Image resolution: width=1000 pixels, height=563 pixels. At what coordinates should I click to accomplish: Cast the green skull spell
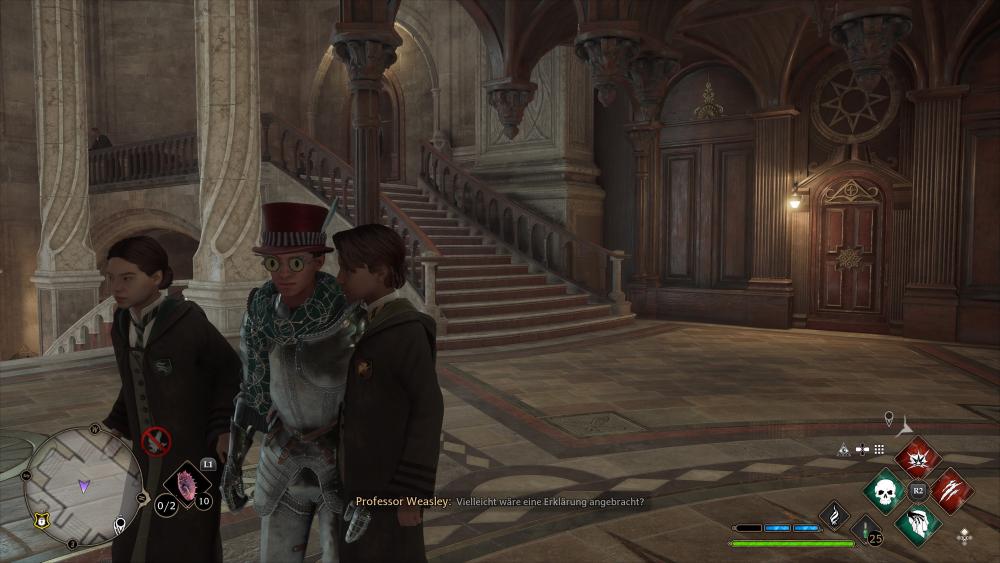point(886,491)
